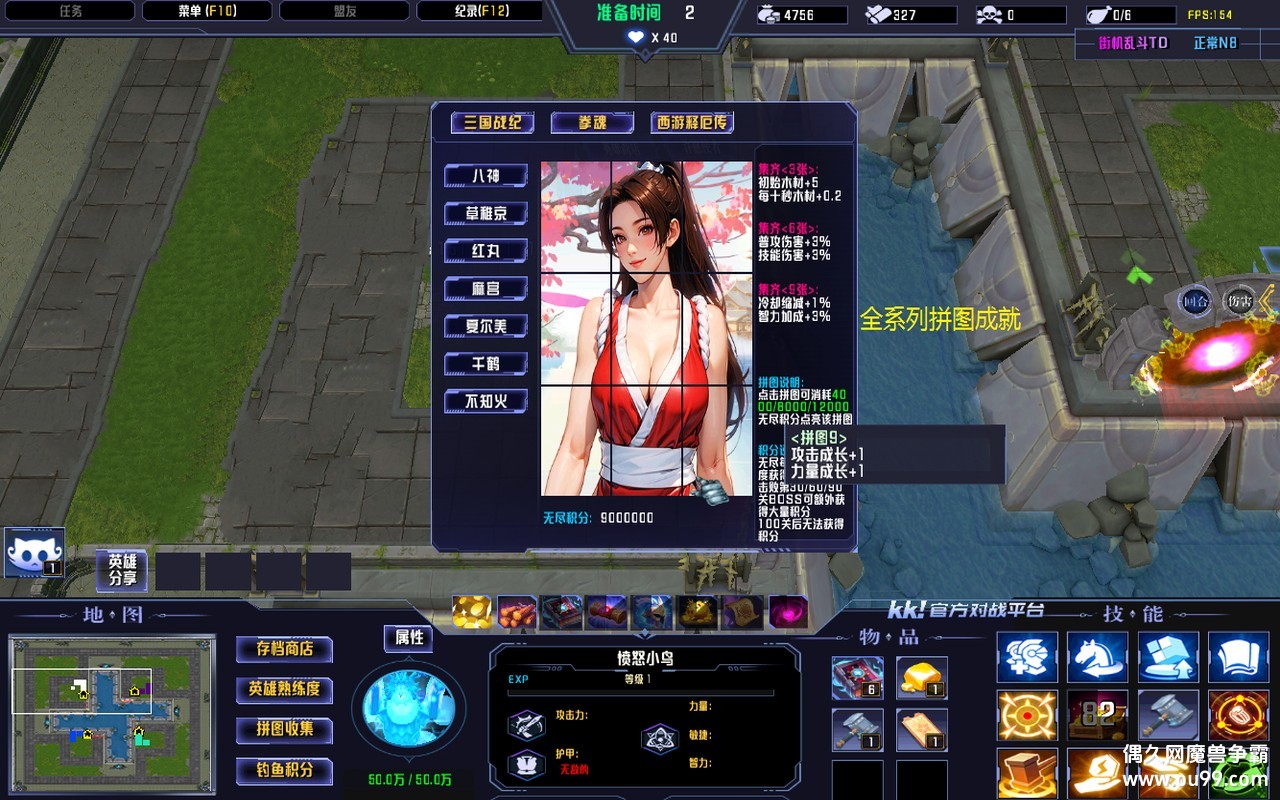Open the 存档商店 save shop

click(x=285, y=649)
